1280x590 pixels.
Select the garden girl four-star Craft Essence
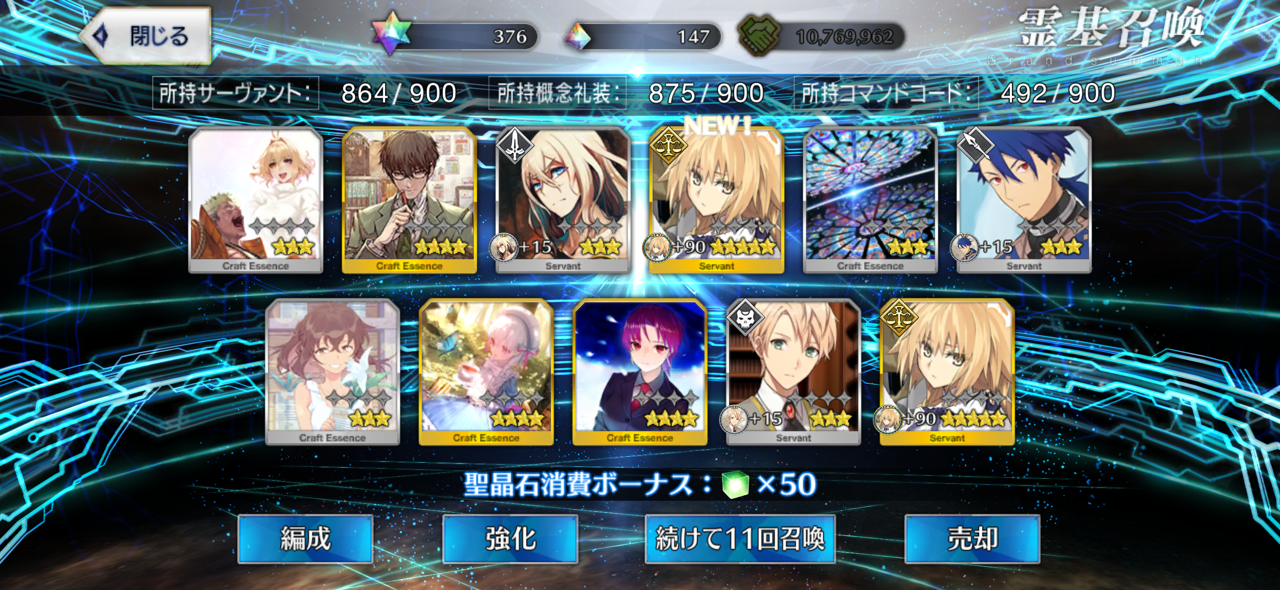pyautogui.click(x=486, y=372)
